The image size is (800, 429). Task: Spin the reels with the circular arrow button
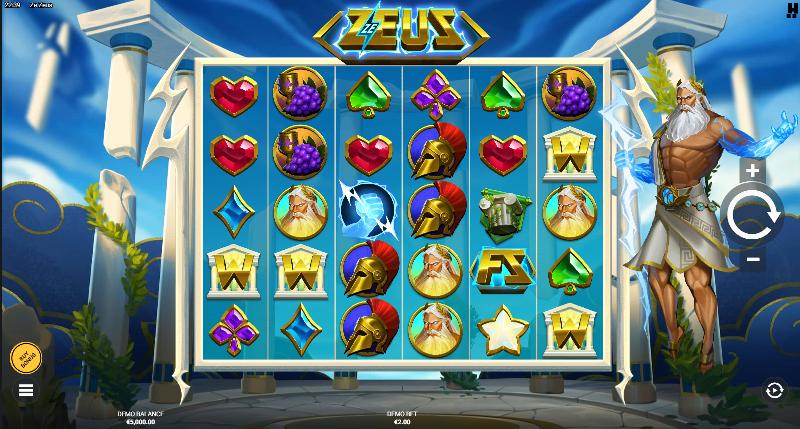click(x=753, y=215)
